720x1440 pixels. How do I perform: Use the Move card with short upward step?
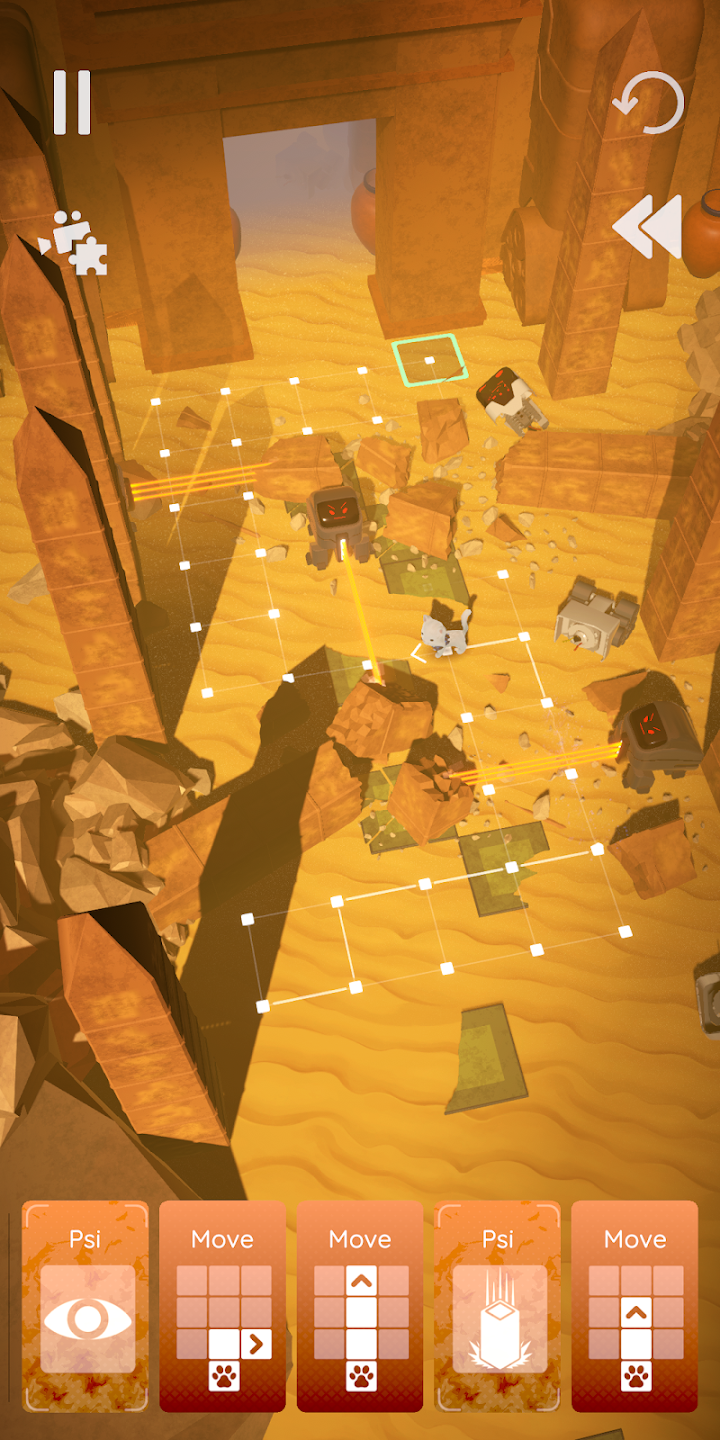point(635,1306)
